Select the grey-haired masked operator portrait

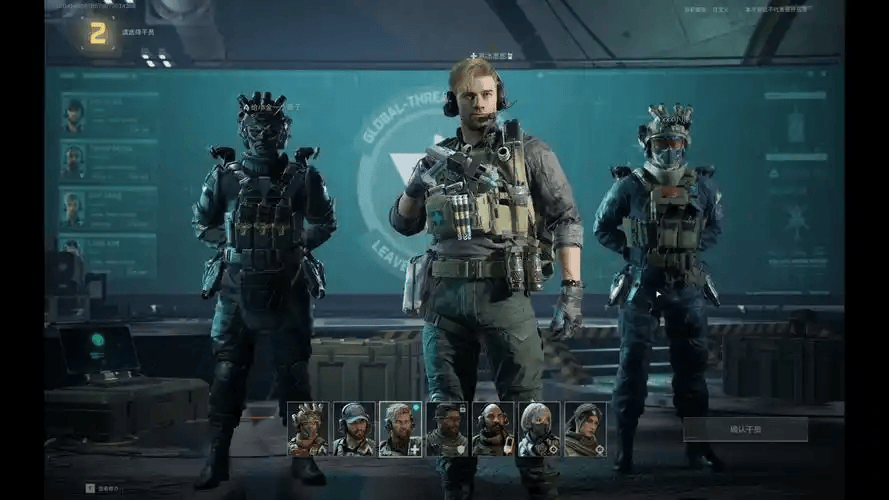click(538, 429)
